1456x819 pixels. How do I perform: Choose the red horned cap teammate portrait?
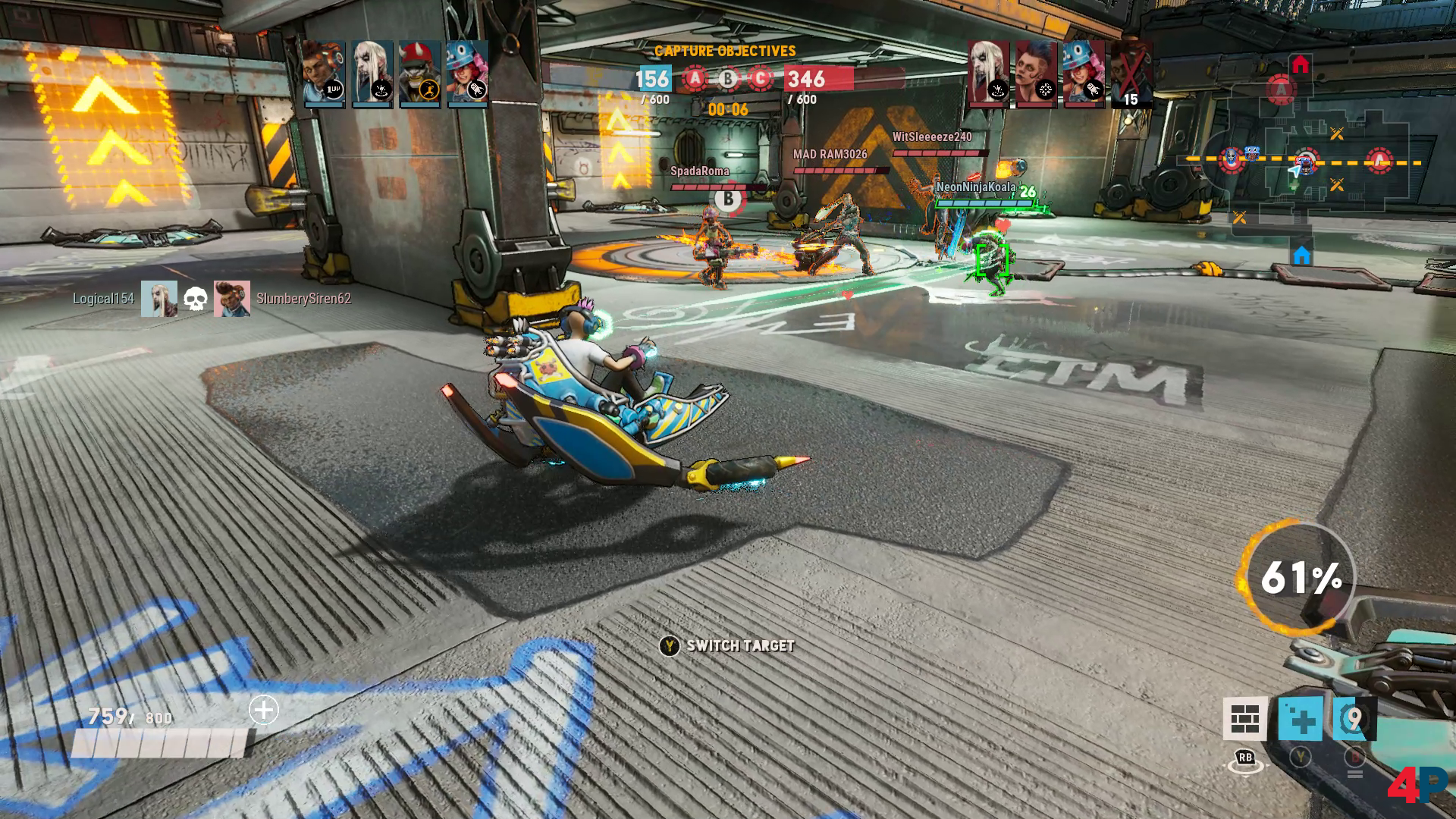tap(419, 72)
